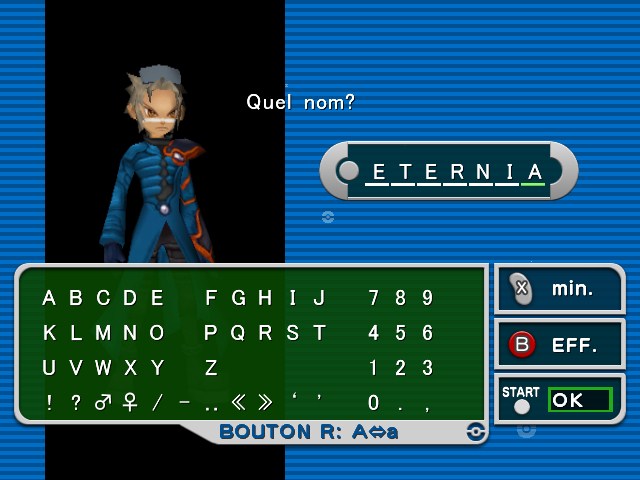Select the male symbol key

pyautogui.click(x=102, y=403)
